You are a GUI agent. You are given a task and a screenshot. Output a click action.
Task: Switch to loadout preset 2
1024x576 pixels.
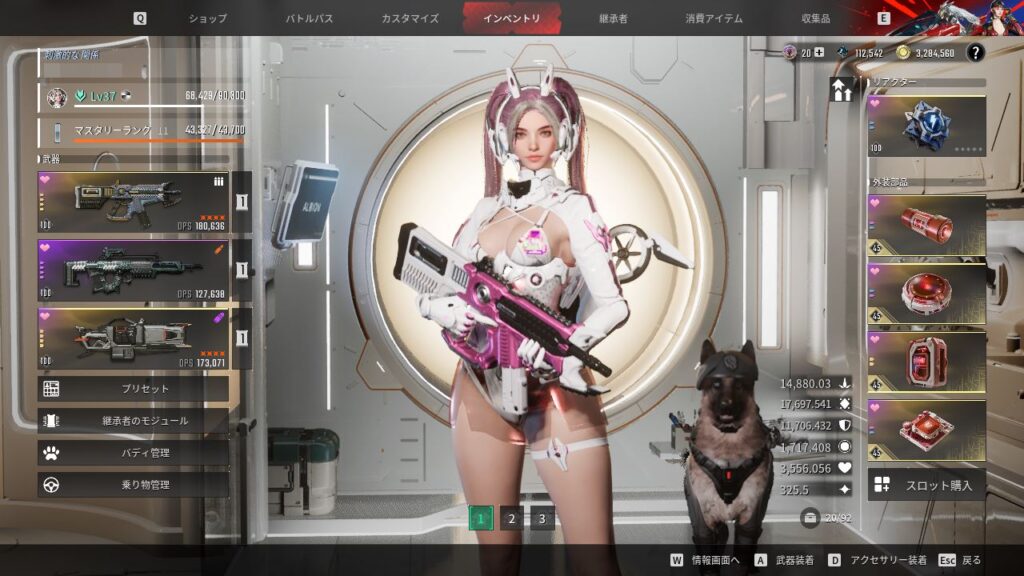511,518
